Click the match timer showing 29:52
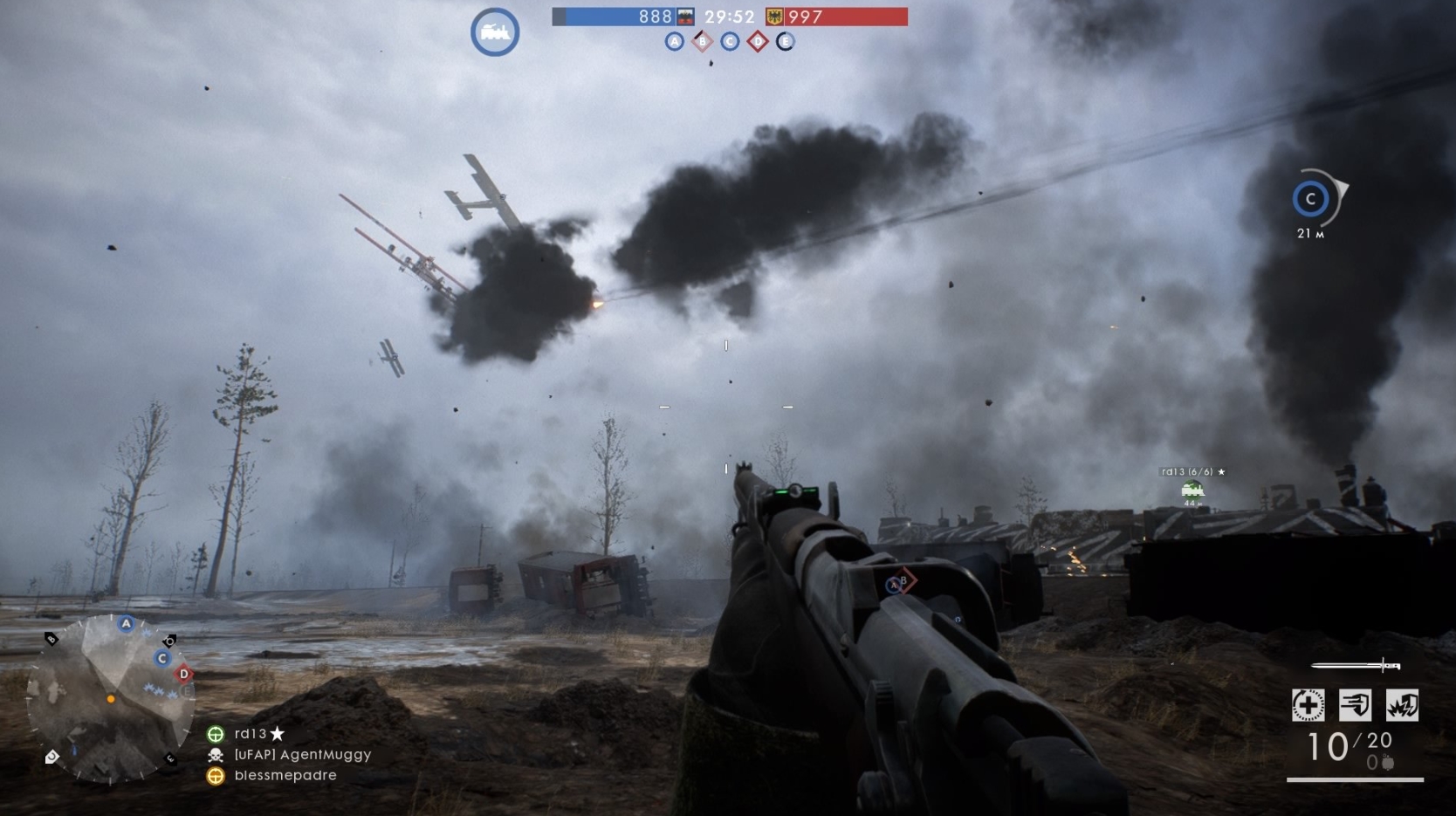Screen dimensions: 1456x816 [730, 15]
